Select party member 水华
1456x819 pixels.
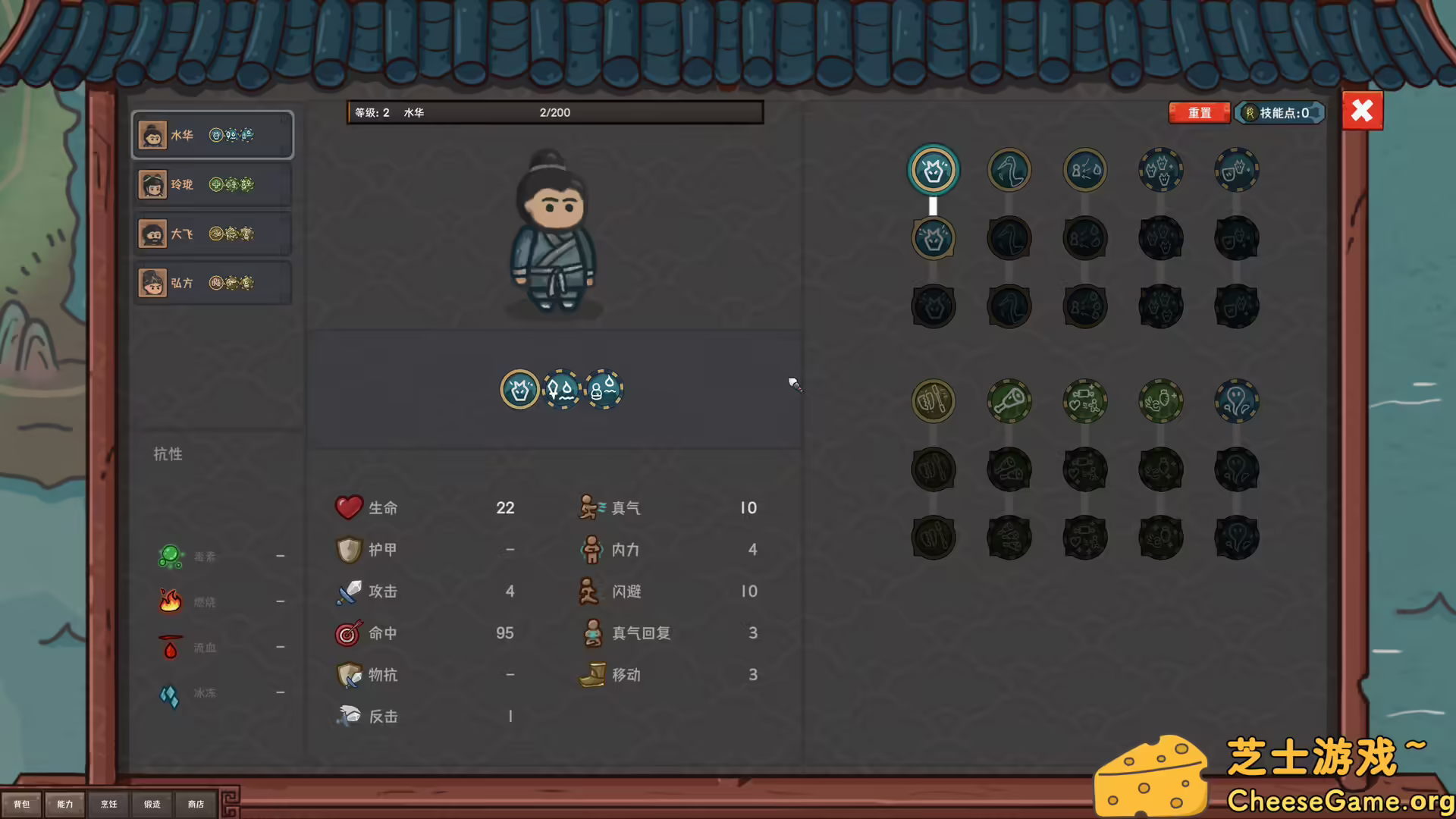213,135
